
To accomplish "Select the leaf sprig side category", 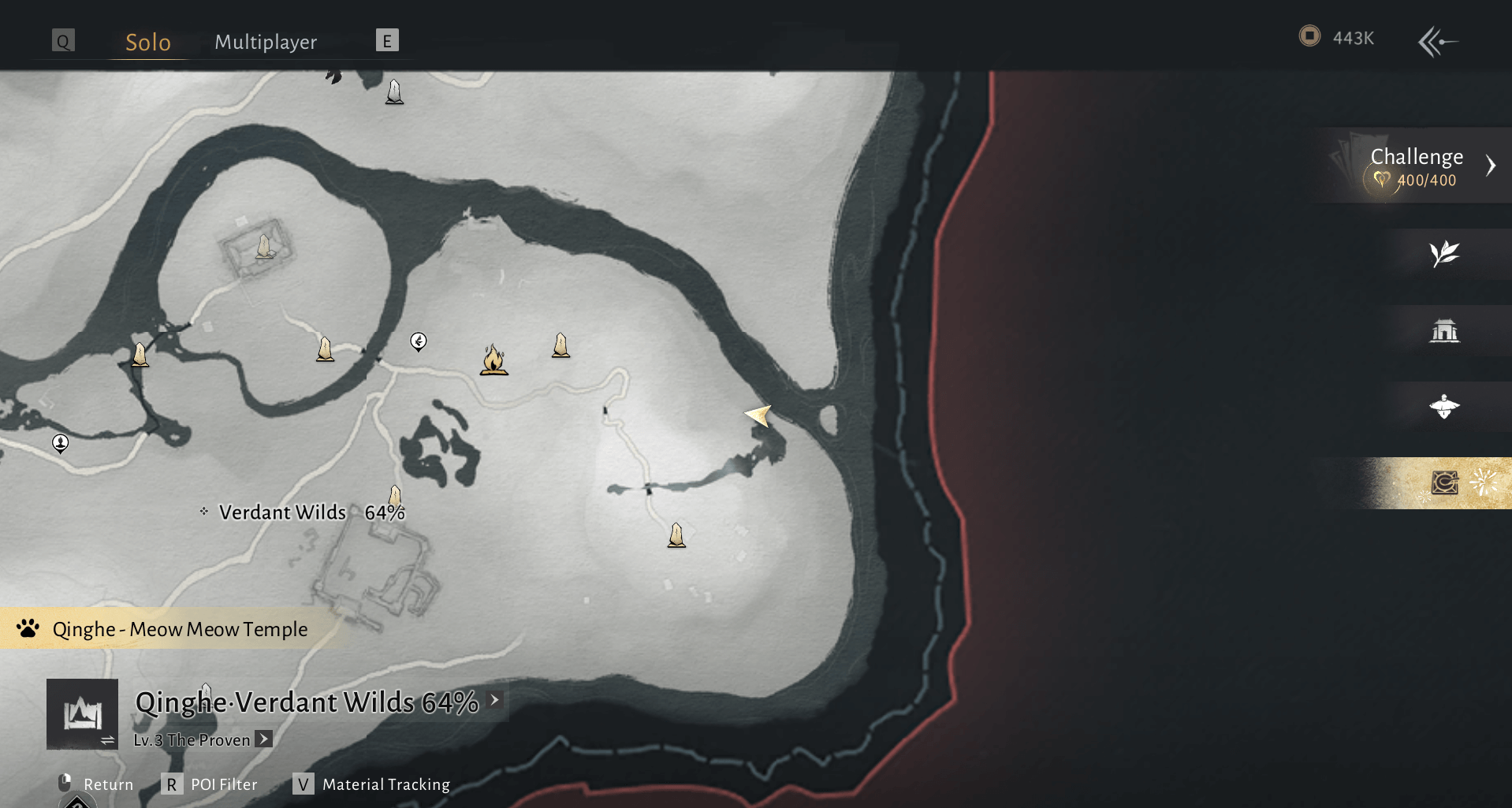I will (x=1444, y=254).
